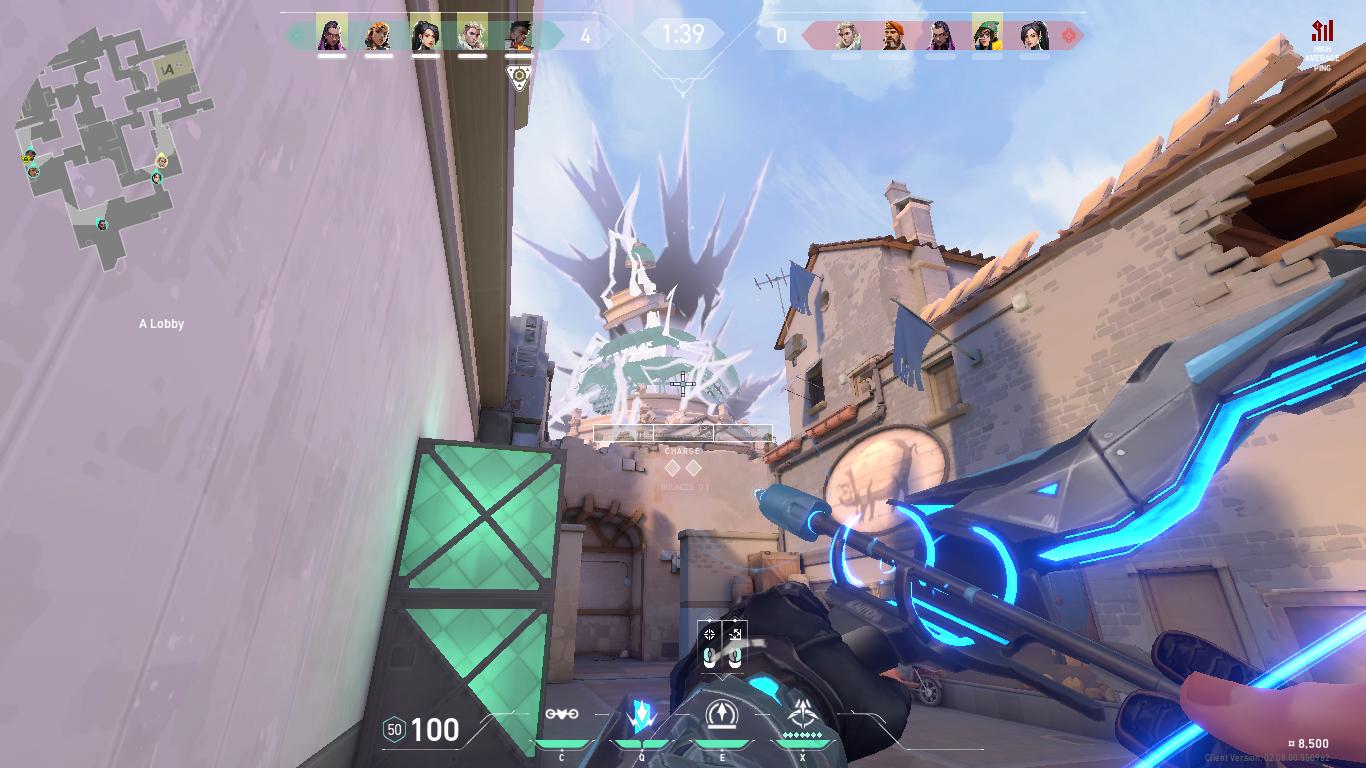The height and width of the screenshot is (768, 1366).
Task: Click the orange-haired ally portrait
Action: pos(379,35)
